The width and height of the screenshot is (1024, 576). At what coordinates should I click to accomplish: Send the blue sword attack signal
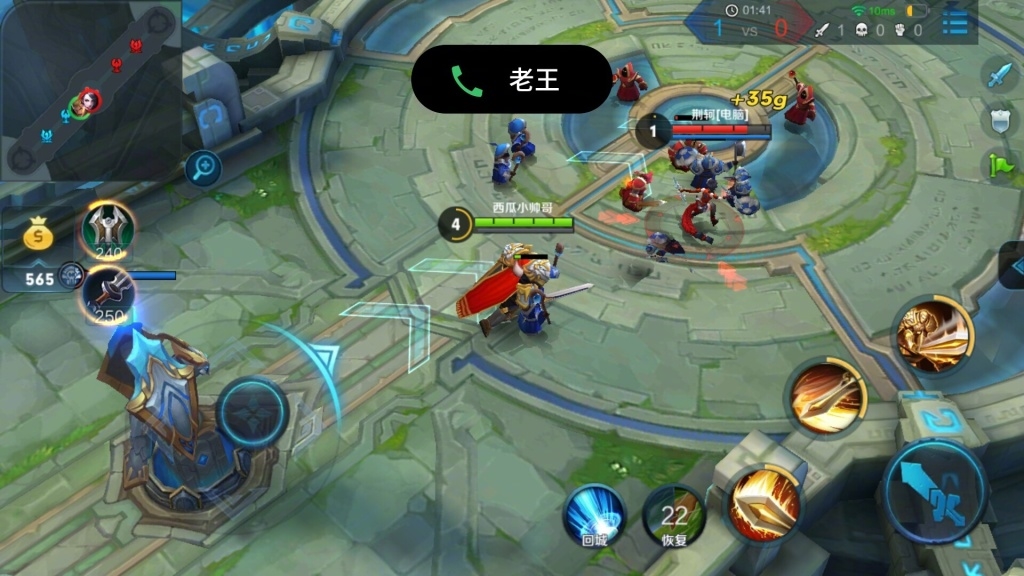point(1000,74)
